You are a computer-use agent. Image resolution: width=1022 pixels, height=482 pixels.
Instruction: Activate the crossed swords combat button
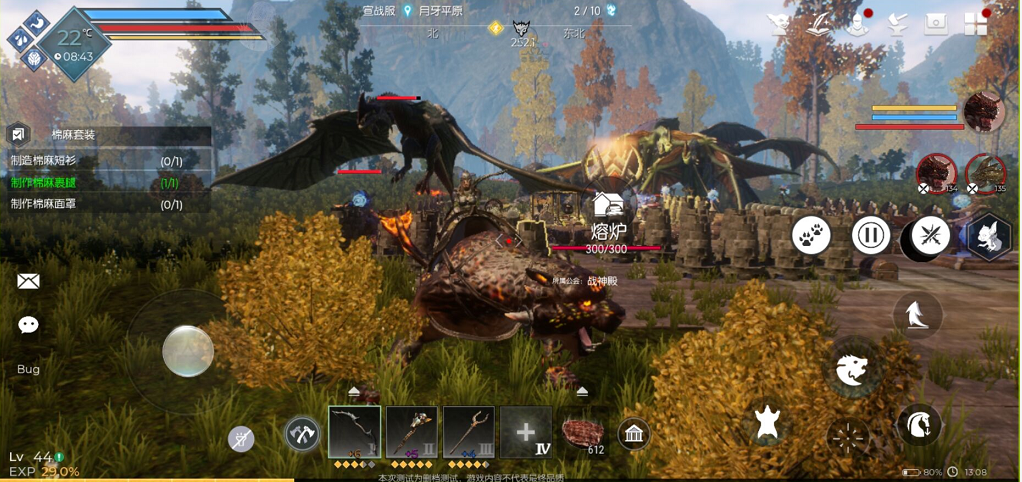(930, 236)
